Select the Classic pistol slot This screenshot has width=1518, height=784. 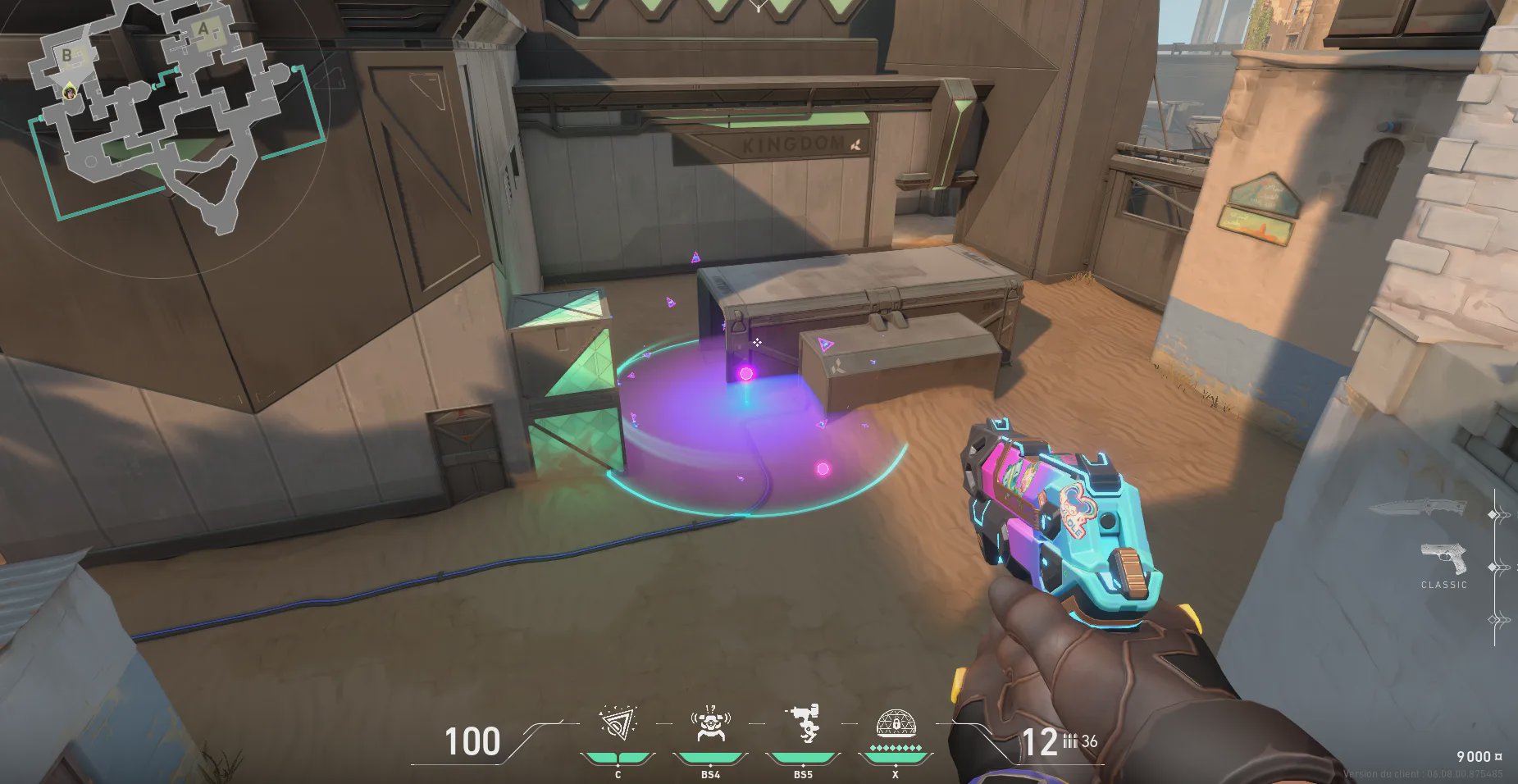[1443, 559]
